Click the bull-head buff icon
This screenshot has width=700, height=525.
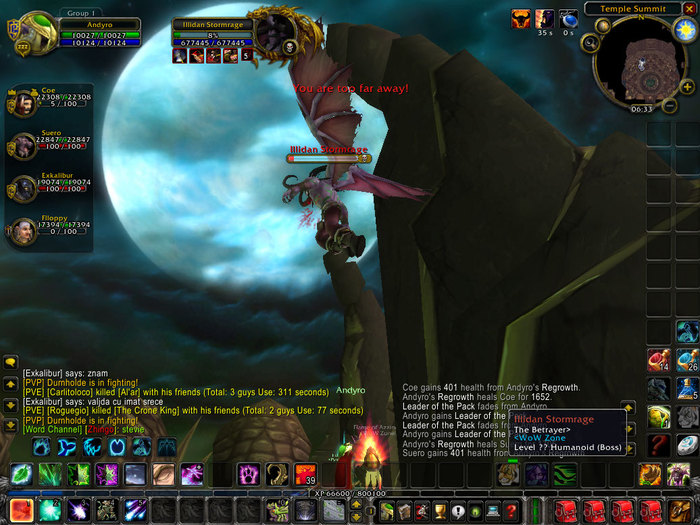[x=522, y=19]
